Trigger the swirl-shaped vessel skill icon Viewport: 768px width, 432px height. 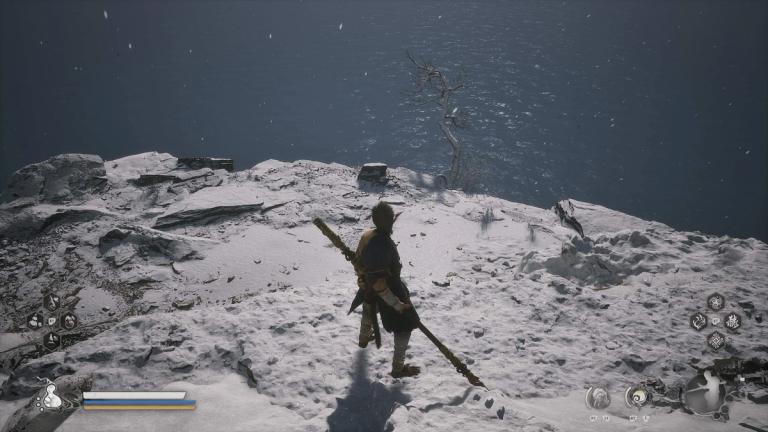pos(637,396)
